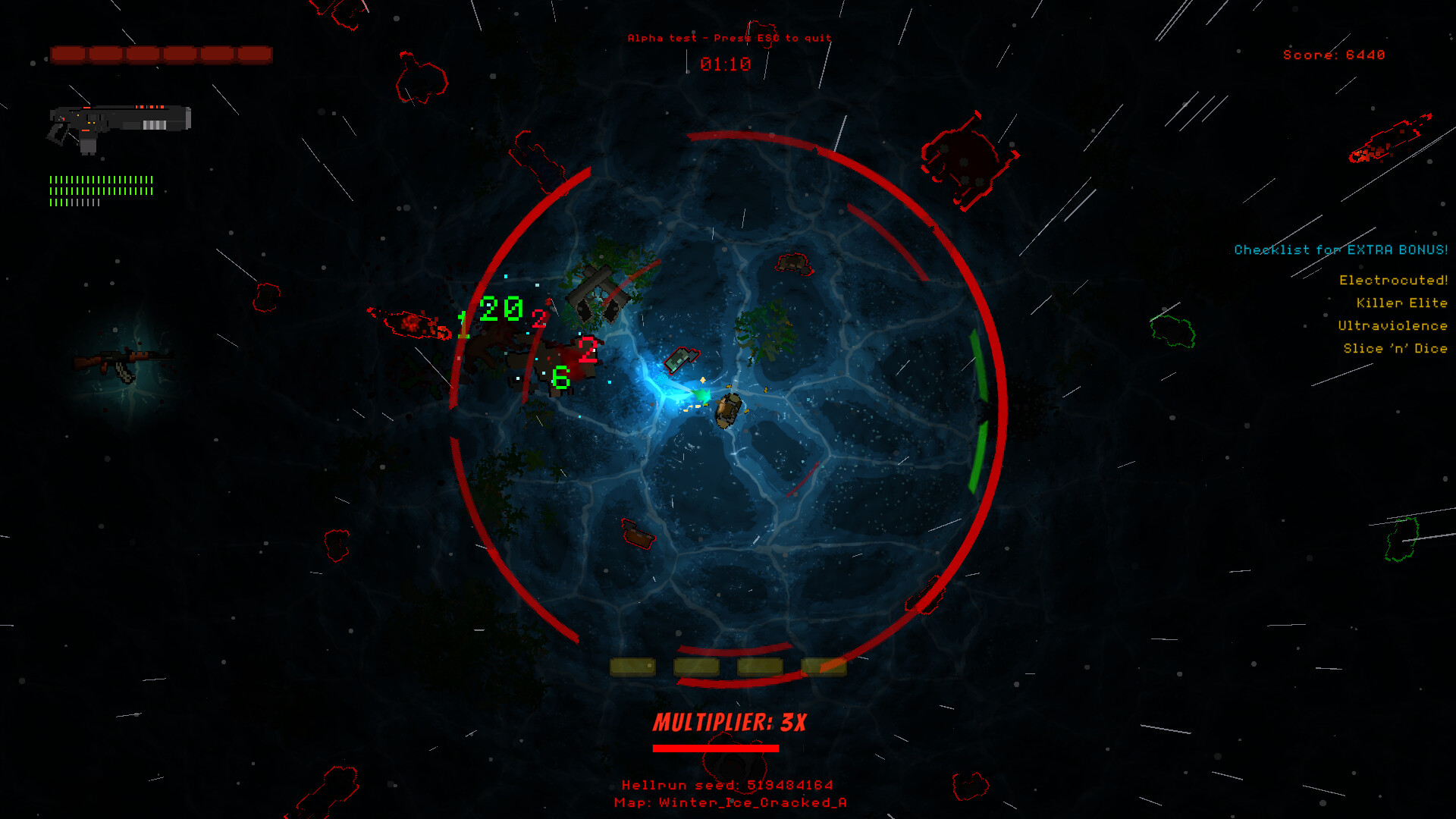The height and width of the screenshot is (819, 1456).
Task: Expand the Ultraviolence checklist item
Action: point(1394,325)
